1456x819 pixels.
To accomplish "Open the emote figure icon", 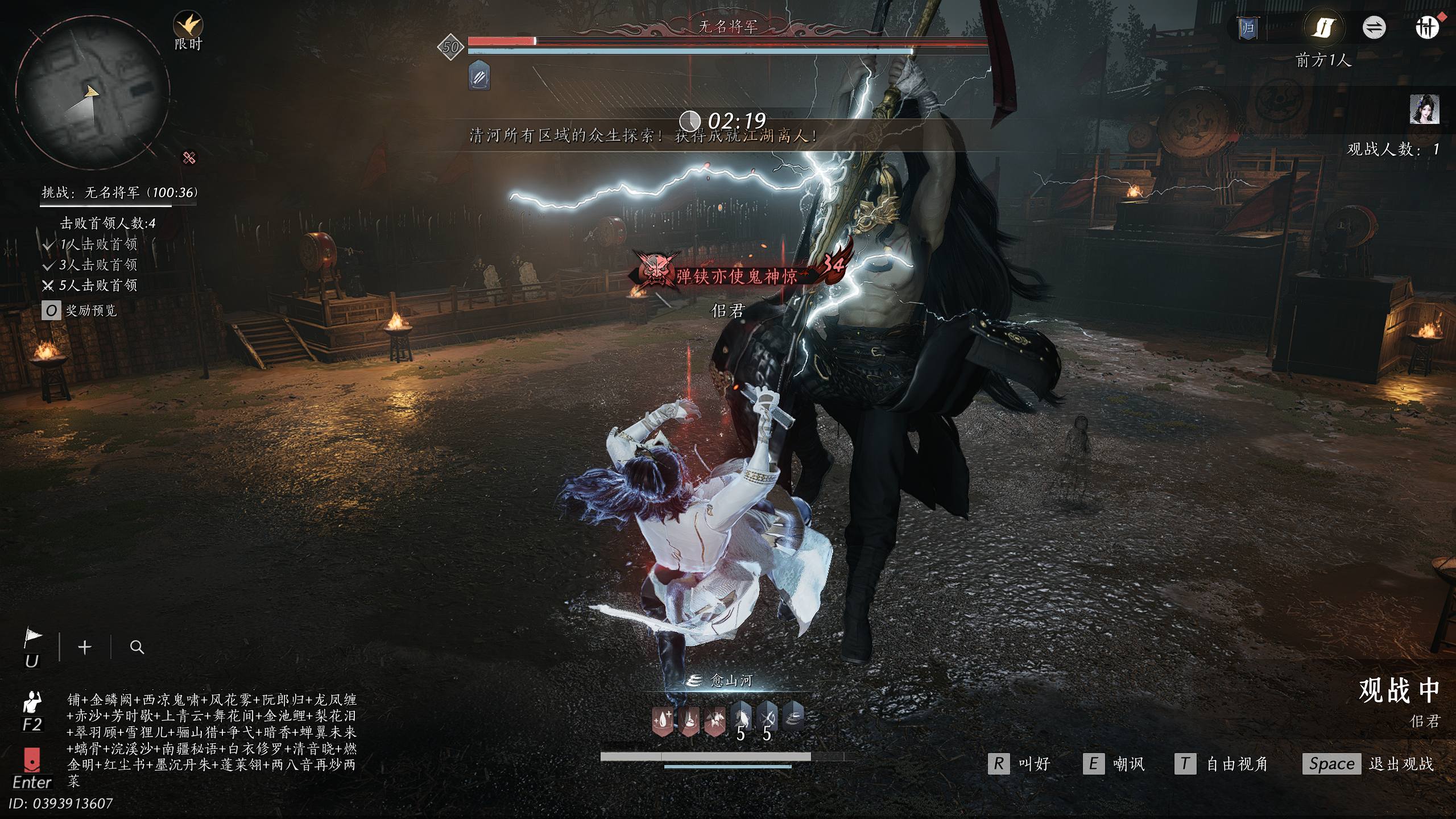I will click(x=32, y=703).
